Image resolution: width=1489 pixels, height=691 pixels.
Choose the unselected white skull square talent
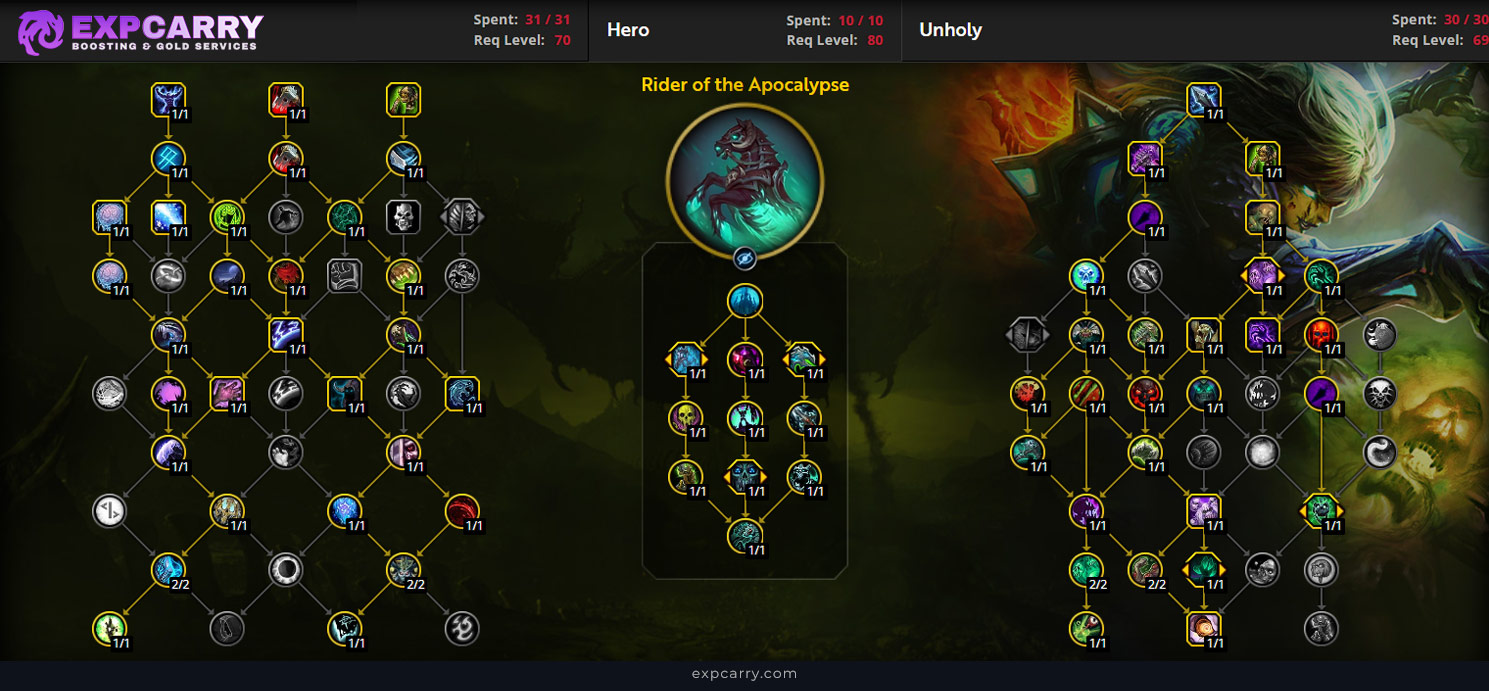pyautogui.click(x=403, y=216)
